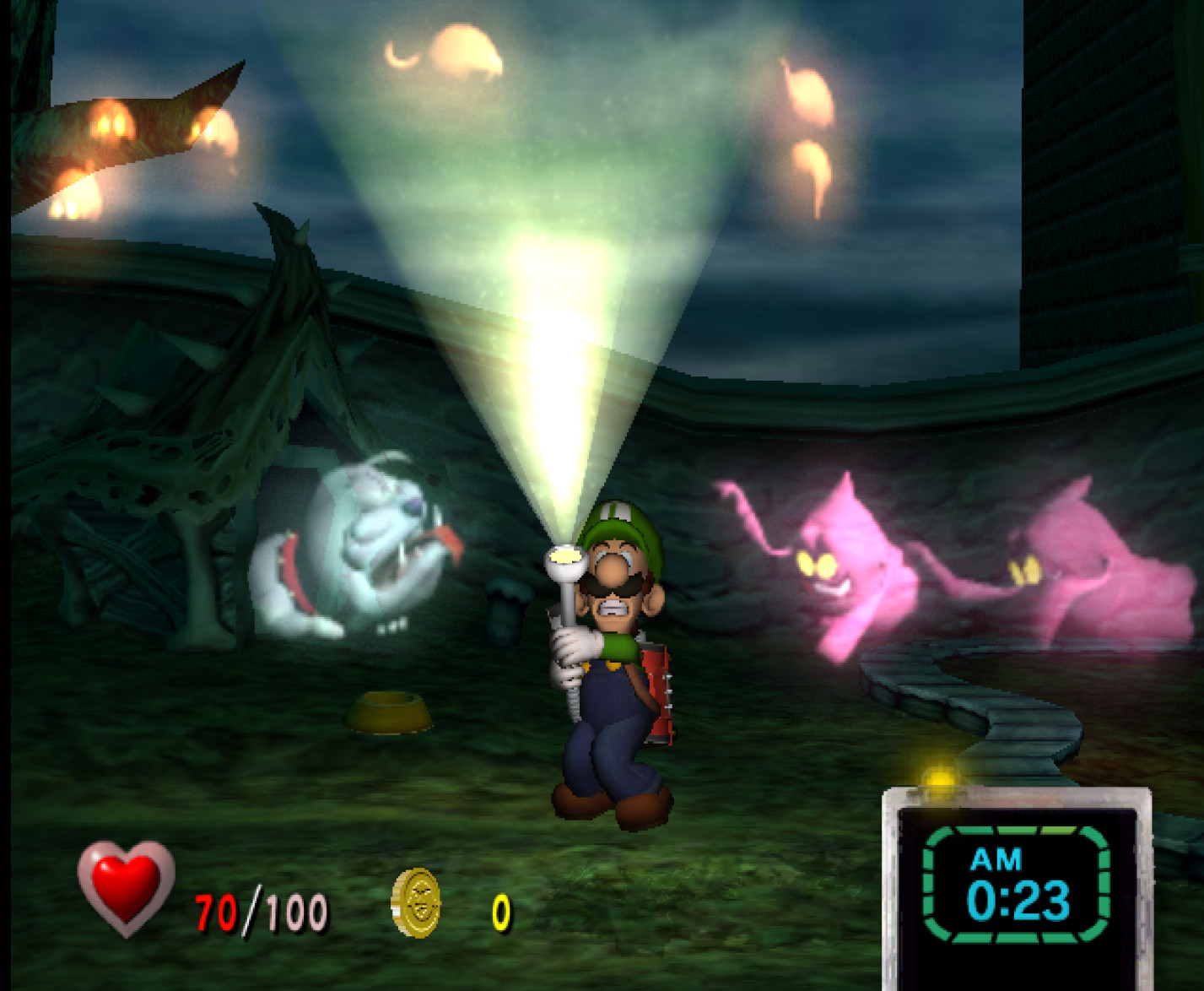Click the dark tower in the top right
This screenshot has height=991, width=1204.
click(x=1097, y=152)
